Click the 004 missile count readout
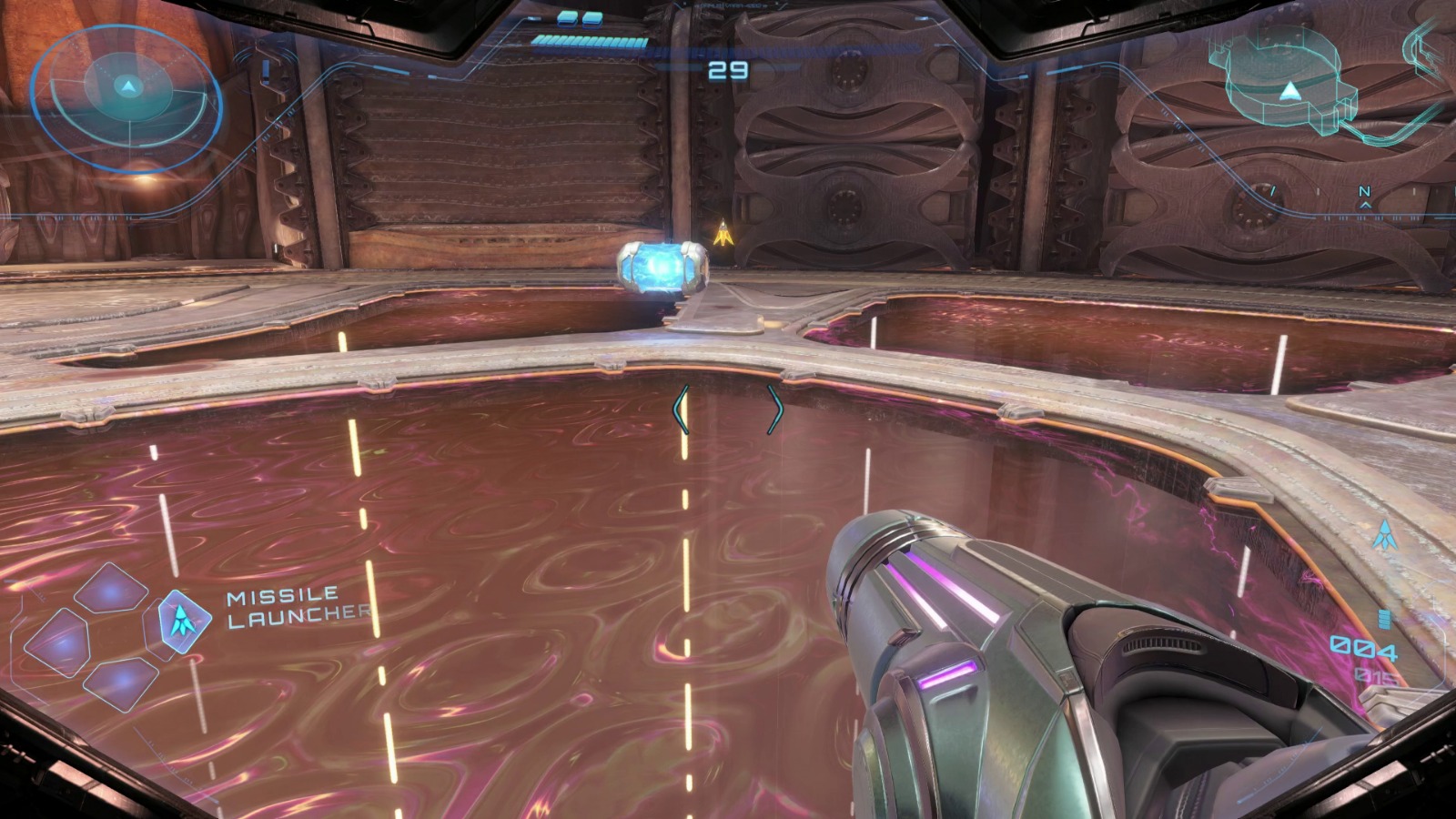 tap(1364, 647)
